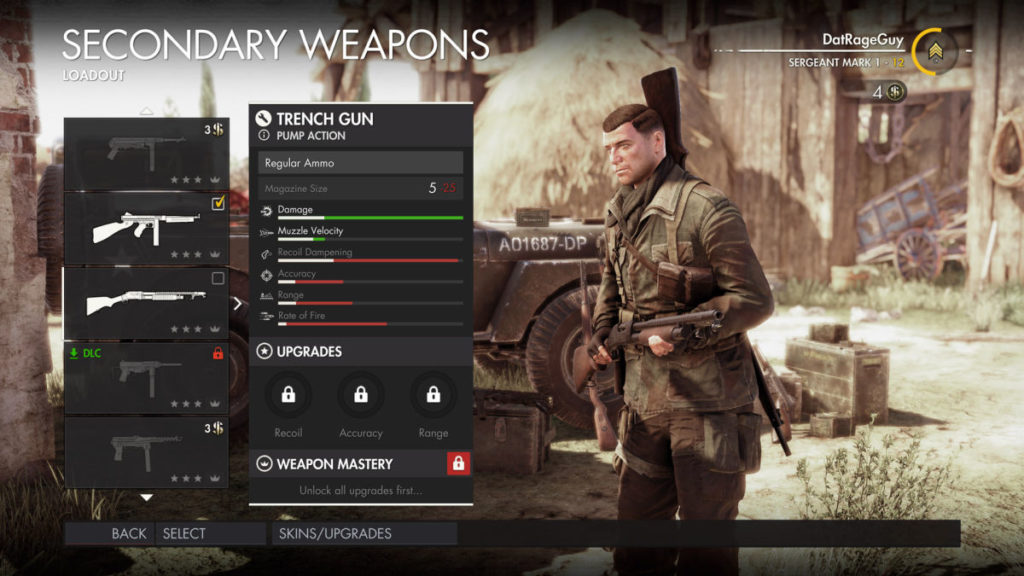Viewport: 1024px width, 576px height.
Task: Click the locked Range upgrade
Action: click(433, 395)
